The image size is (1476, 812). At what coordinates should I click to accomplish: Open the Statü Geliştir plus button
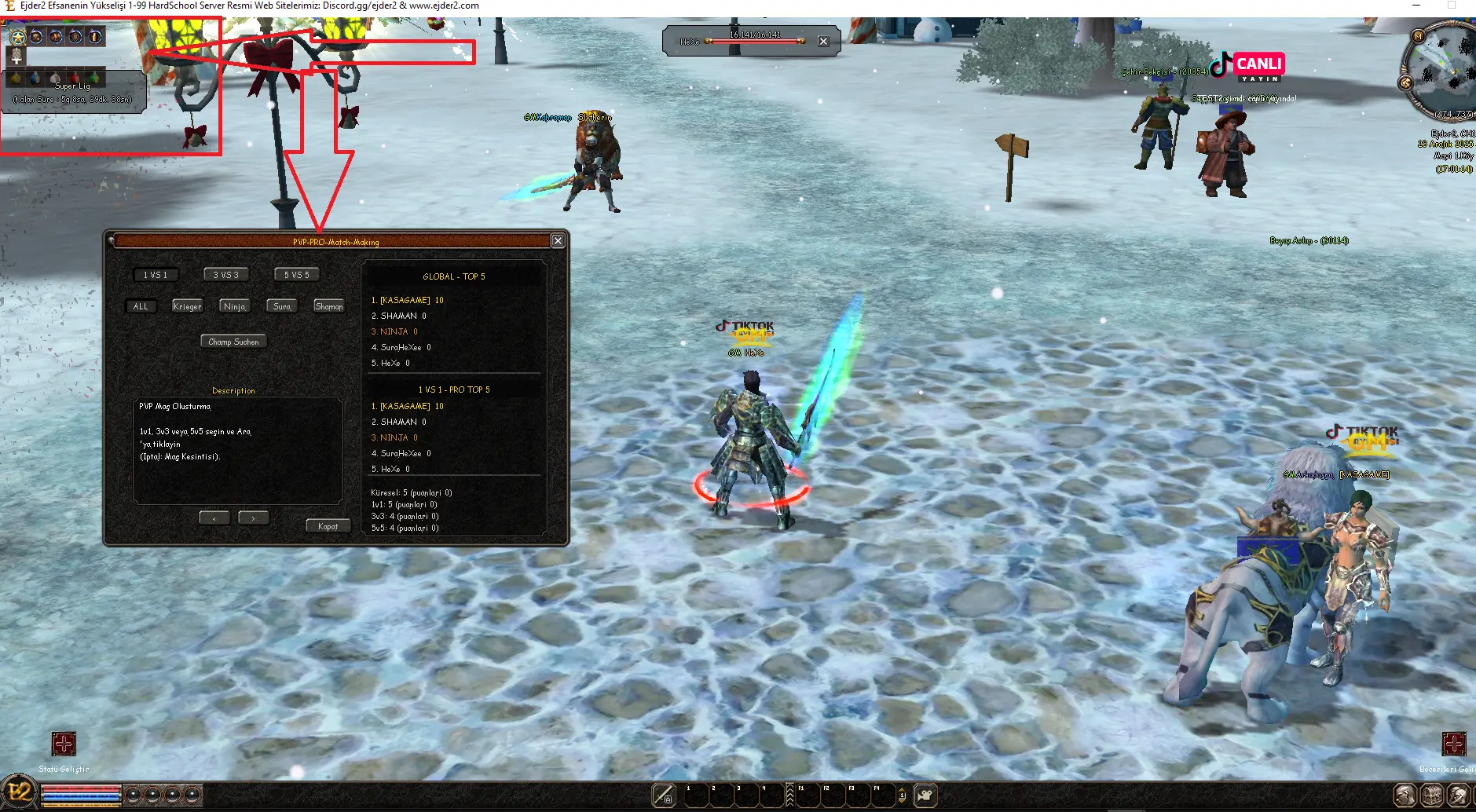(64, 744)
